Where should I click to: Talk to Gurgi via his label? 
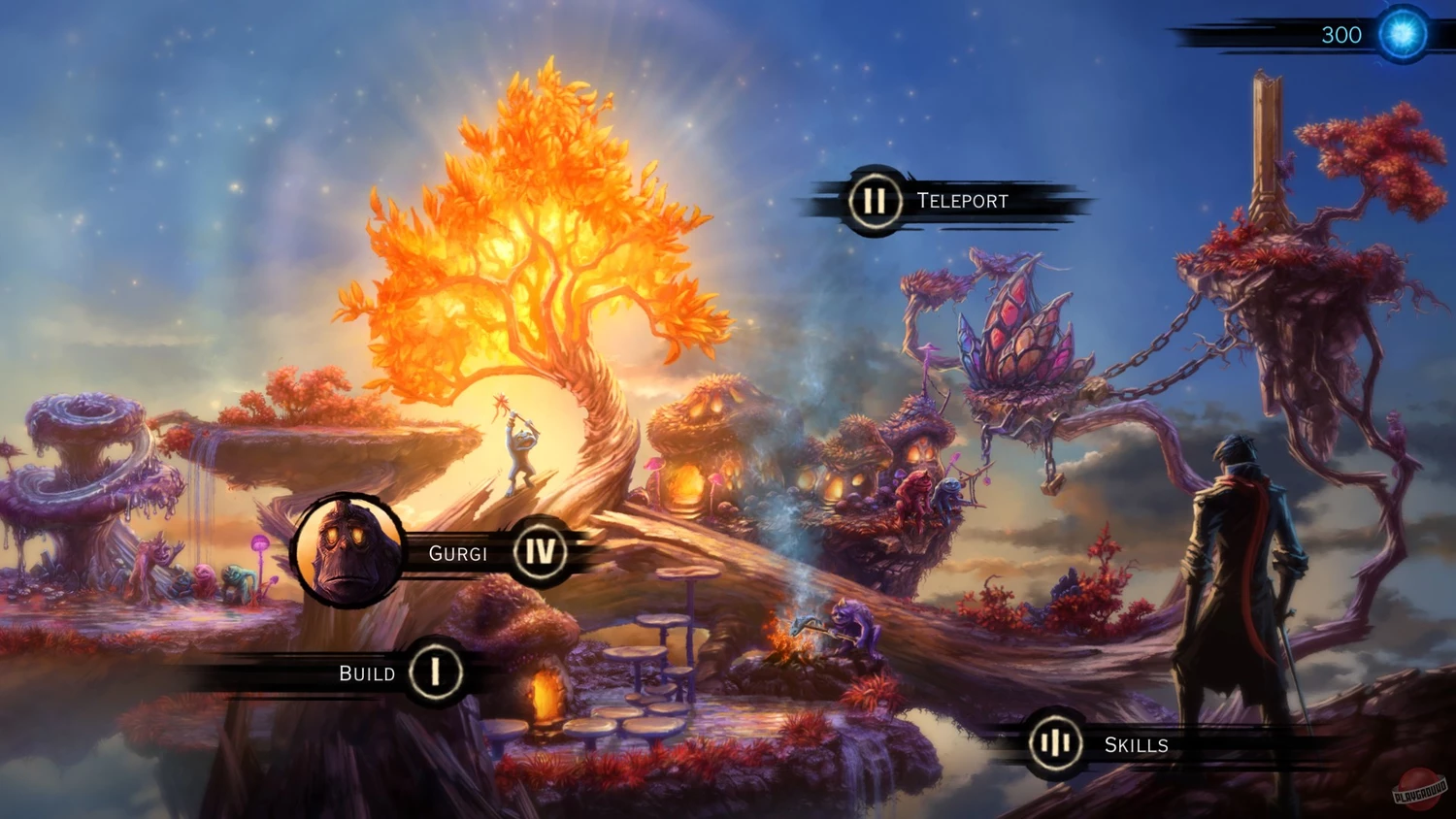coord(458,553)
